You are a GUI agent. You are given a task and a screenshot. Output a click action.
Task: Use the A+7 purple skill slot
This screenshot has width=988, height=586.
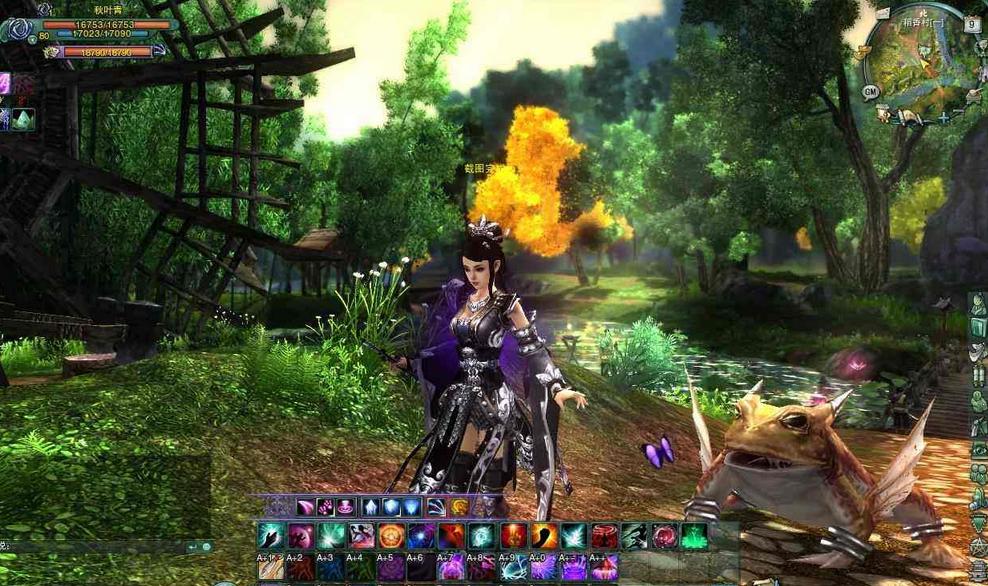click(452, 569)
